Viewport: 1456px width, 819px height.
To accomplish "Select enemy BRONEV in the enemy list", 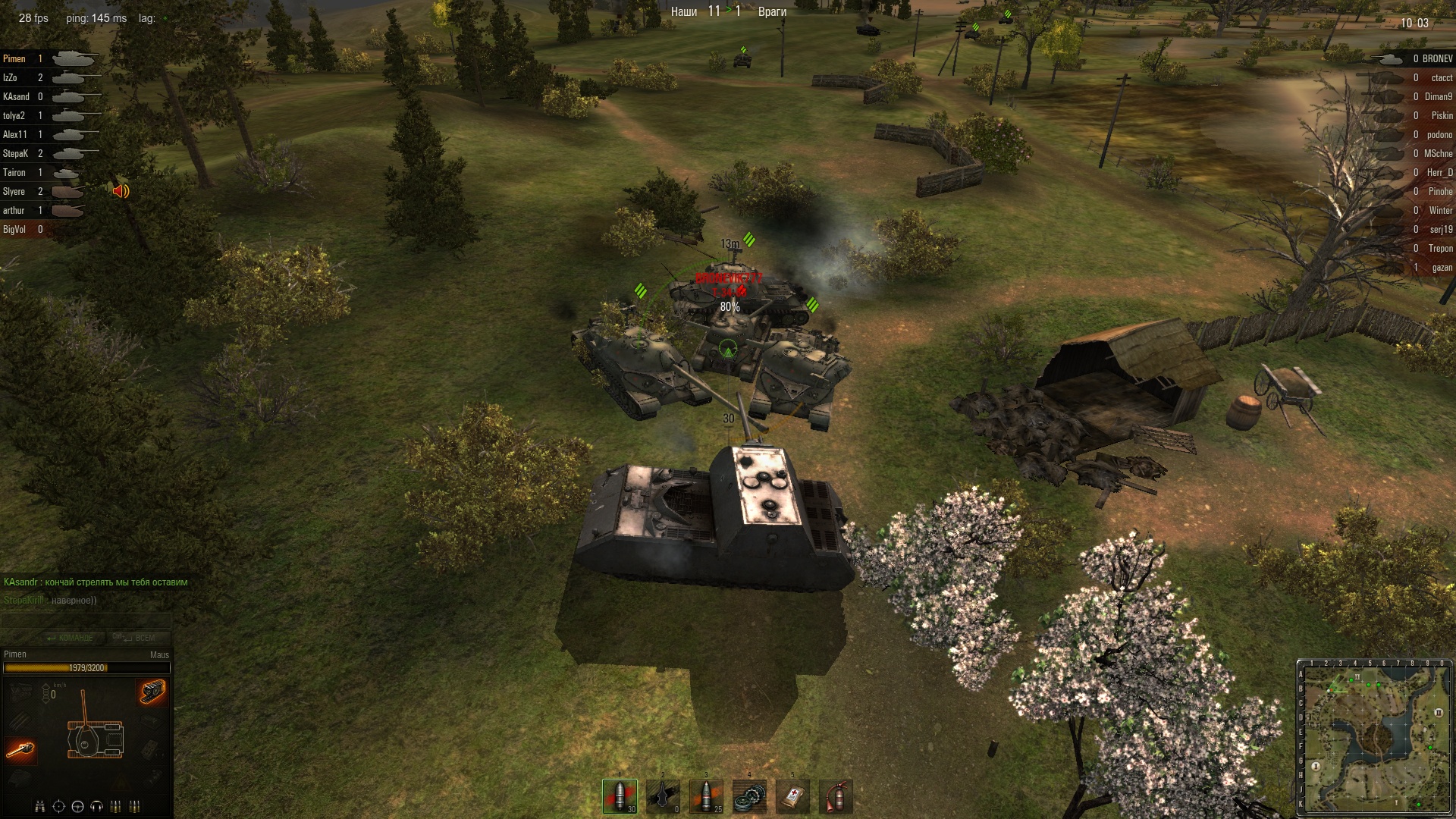I will point(1437,58).
